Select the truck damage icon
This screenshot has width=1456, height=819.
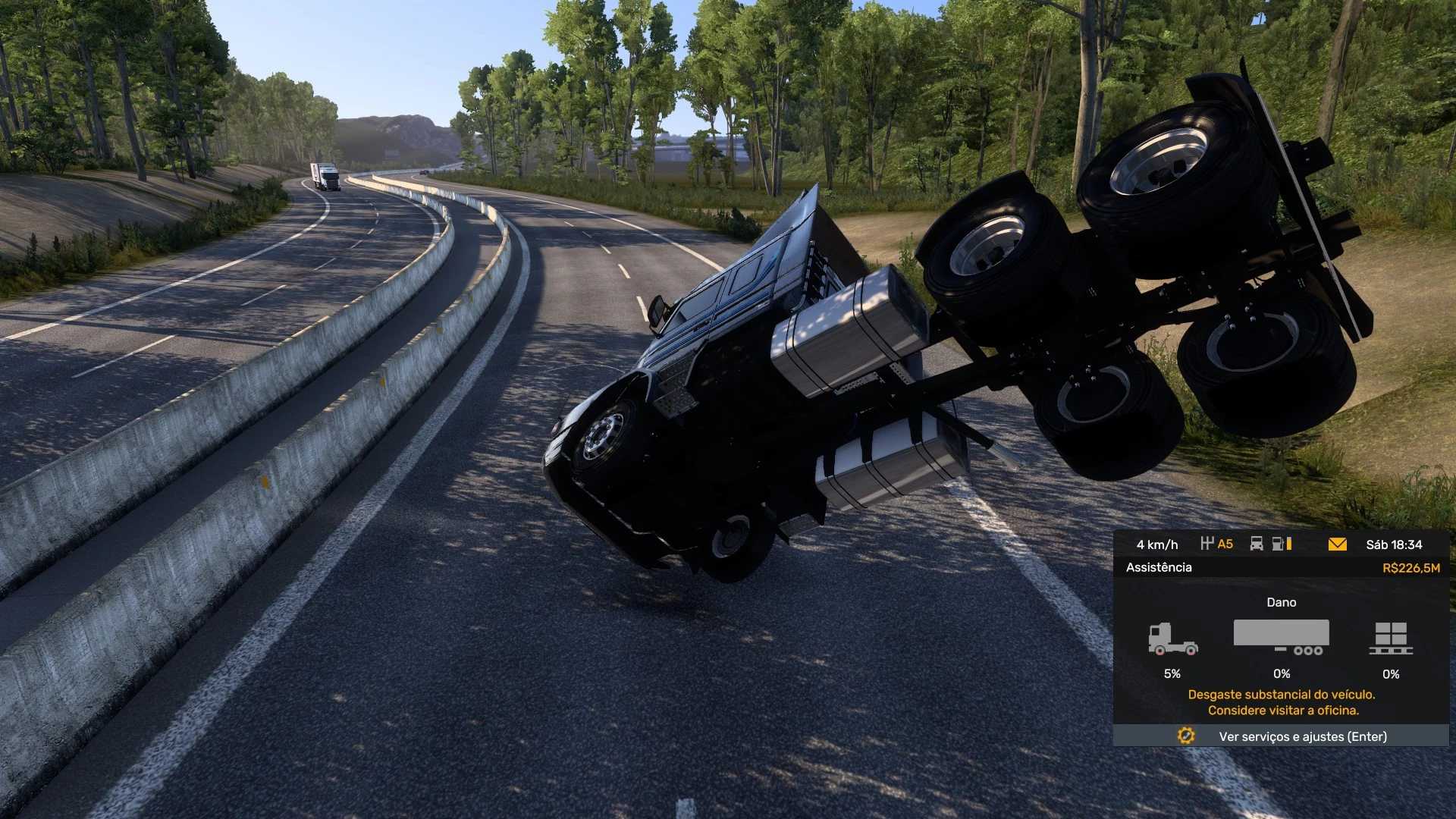pos(1172,639)
